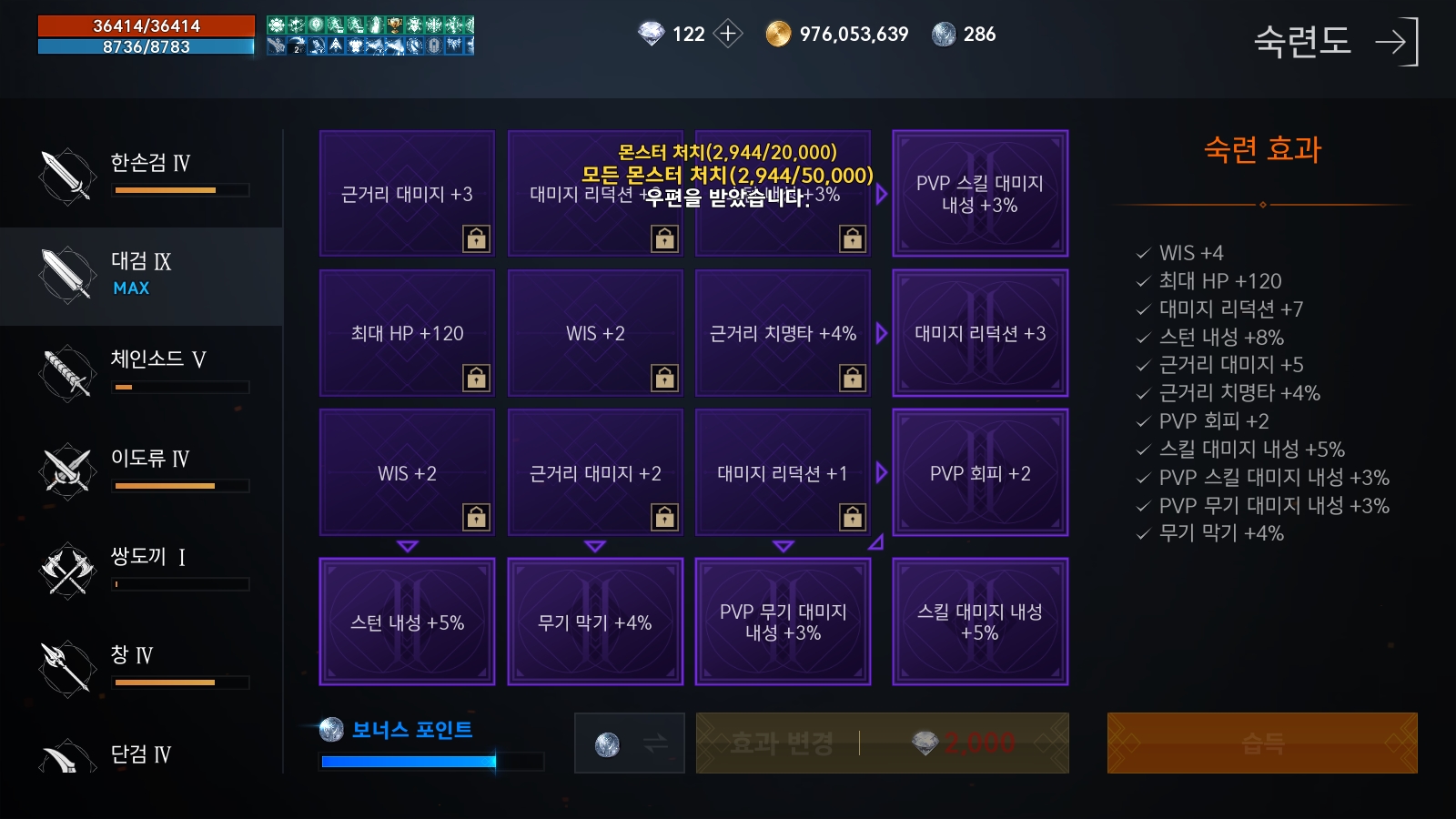Click the trophy buff icon in buff bar
1456x819 pixels.
click(394, 25)
